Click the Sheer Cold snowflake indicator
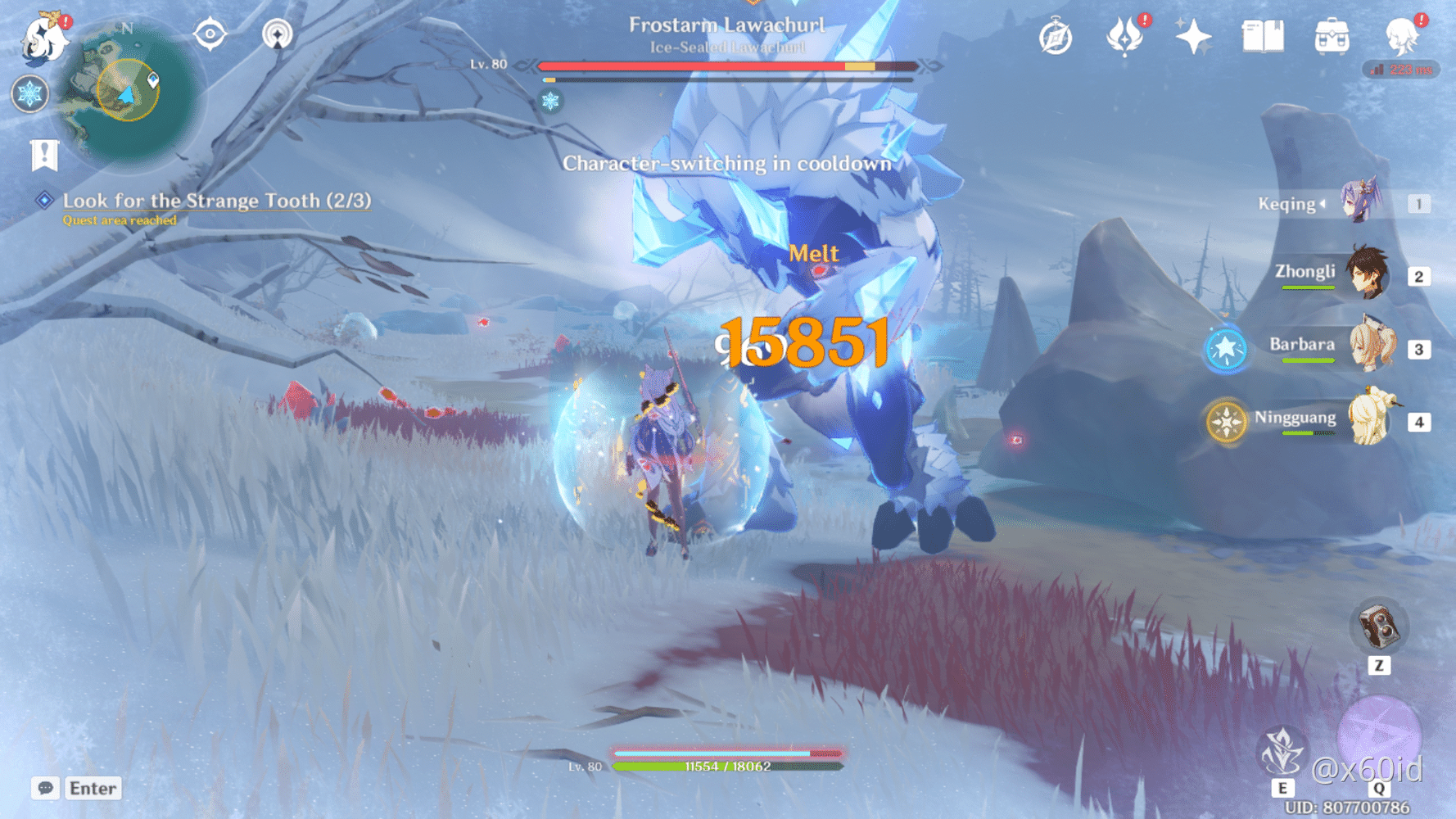The image size is (1456, 819). click(30, 94)
